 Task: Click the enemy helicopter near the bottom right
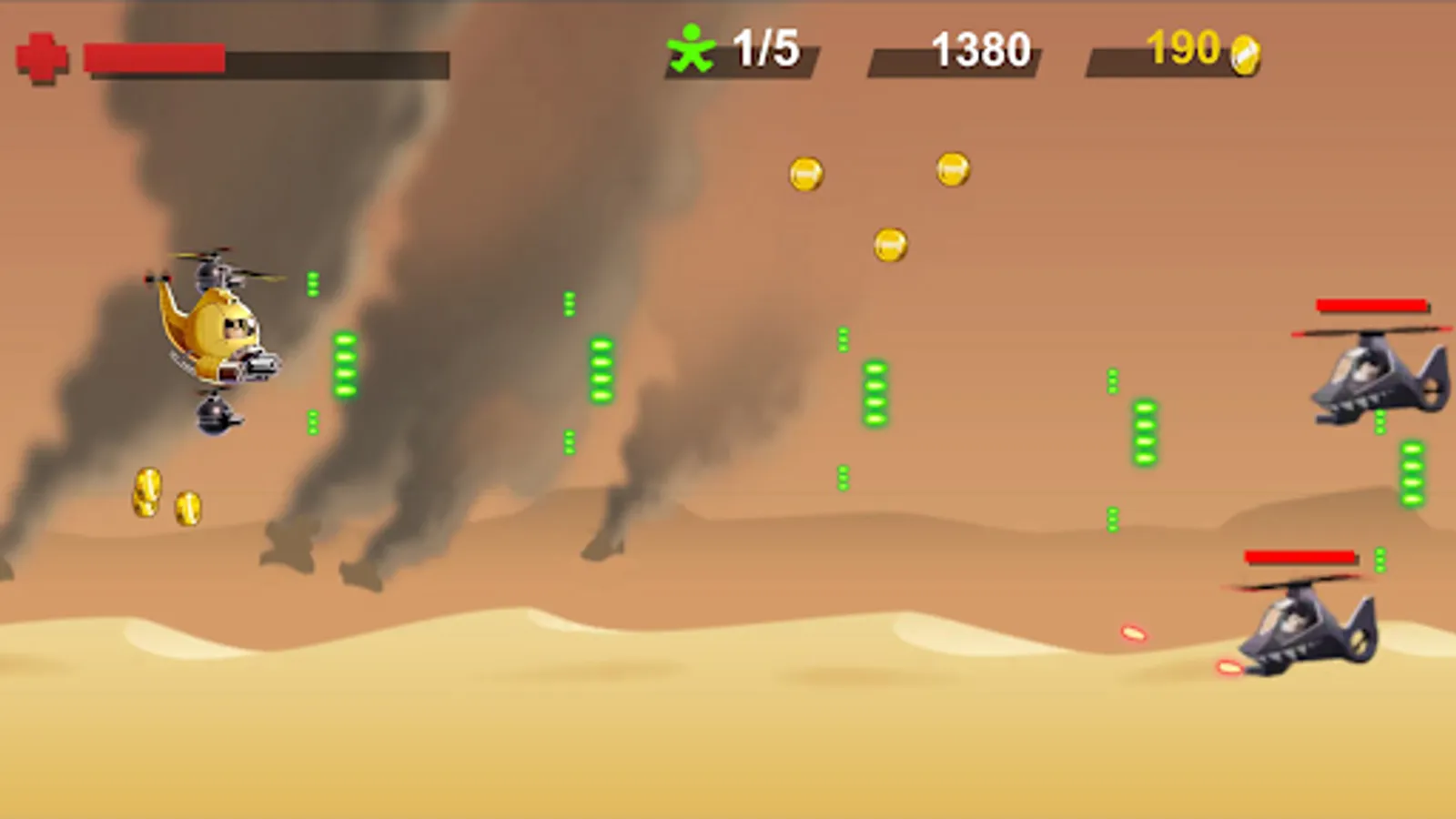[1301, 628]
